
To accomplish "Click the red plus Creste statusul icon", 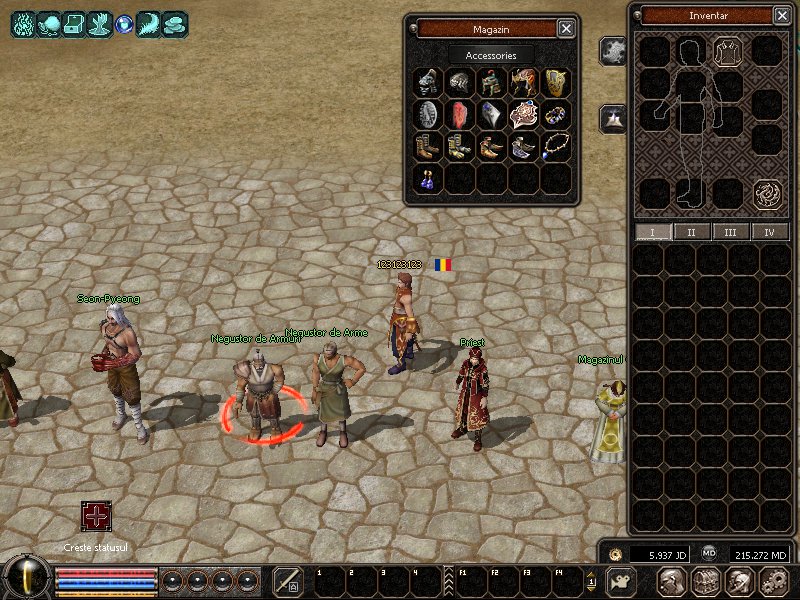I will [x=96, y=517].
